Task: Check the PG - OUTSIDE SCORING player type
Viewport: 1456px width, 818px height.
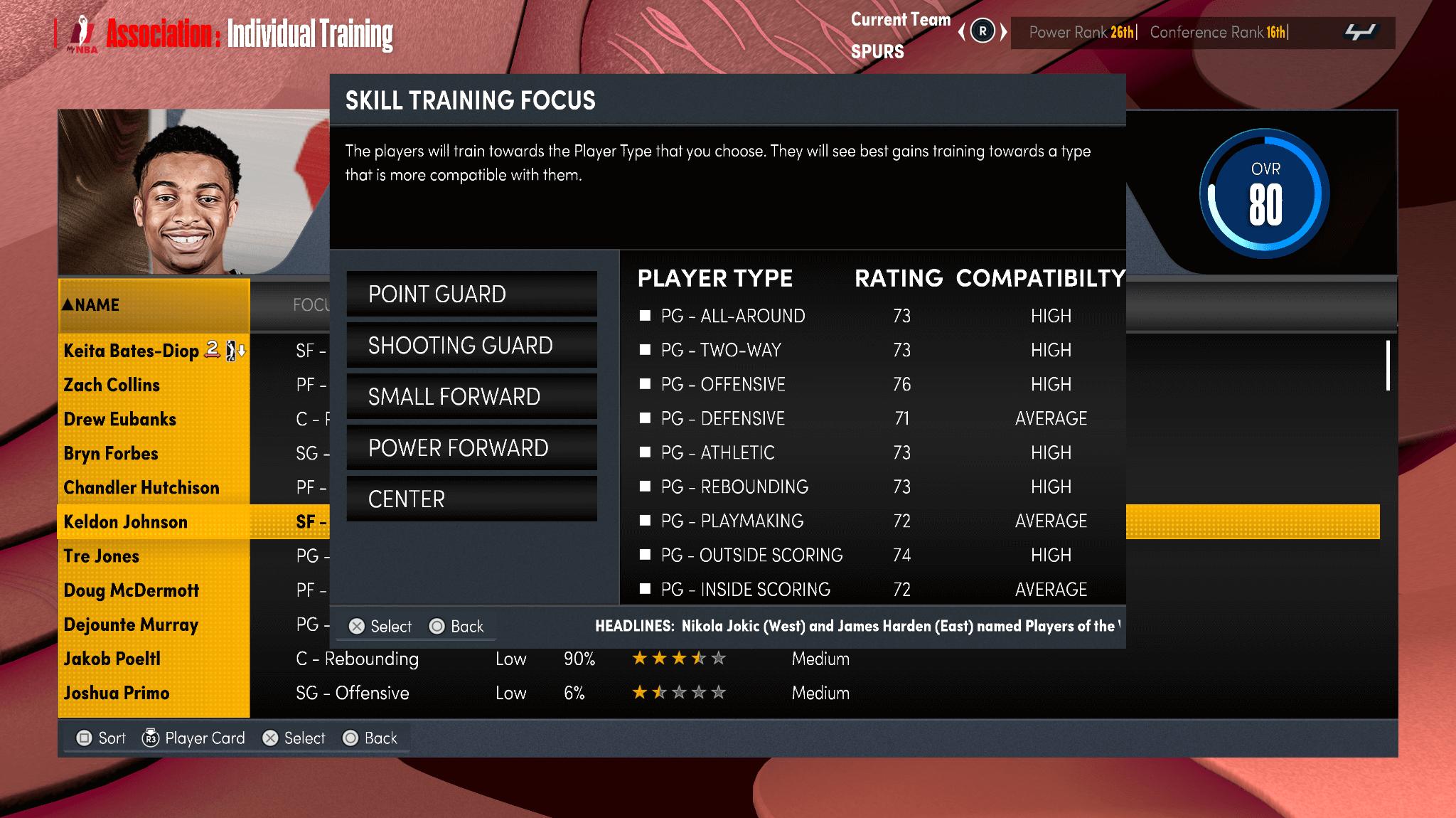Action: point(644,555)
